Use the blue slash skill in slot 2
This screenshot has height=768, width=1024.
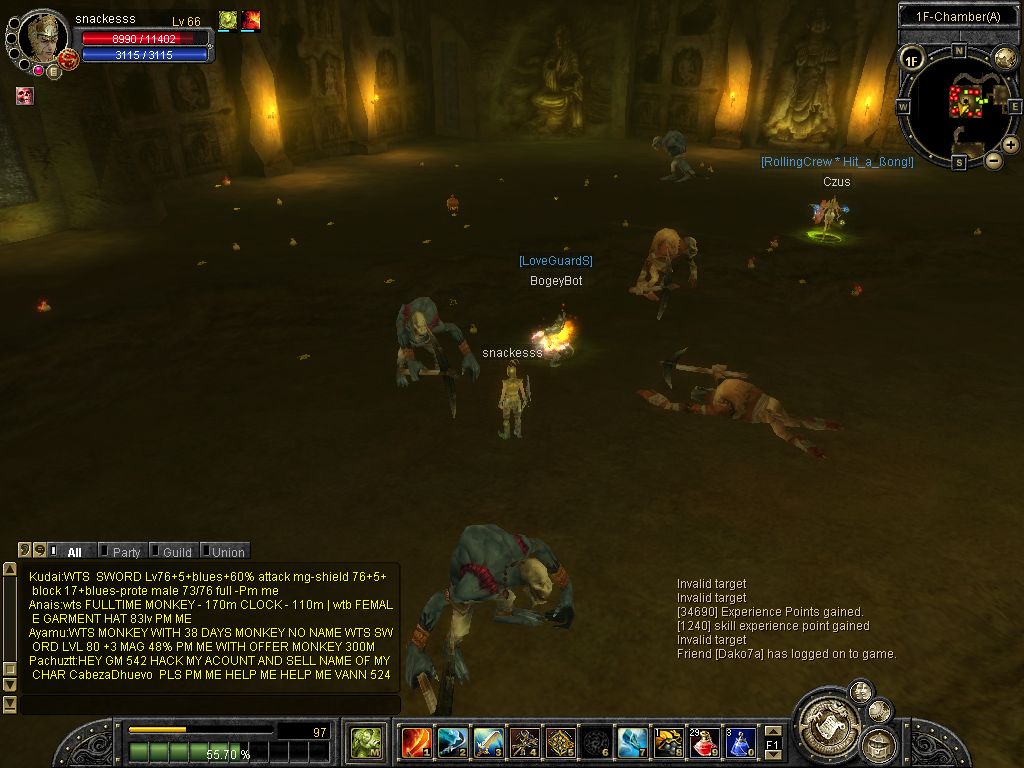[452, 742]
